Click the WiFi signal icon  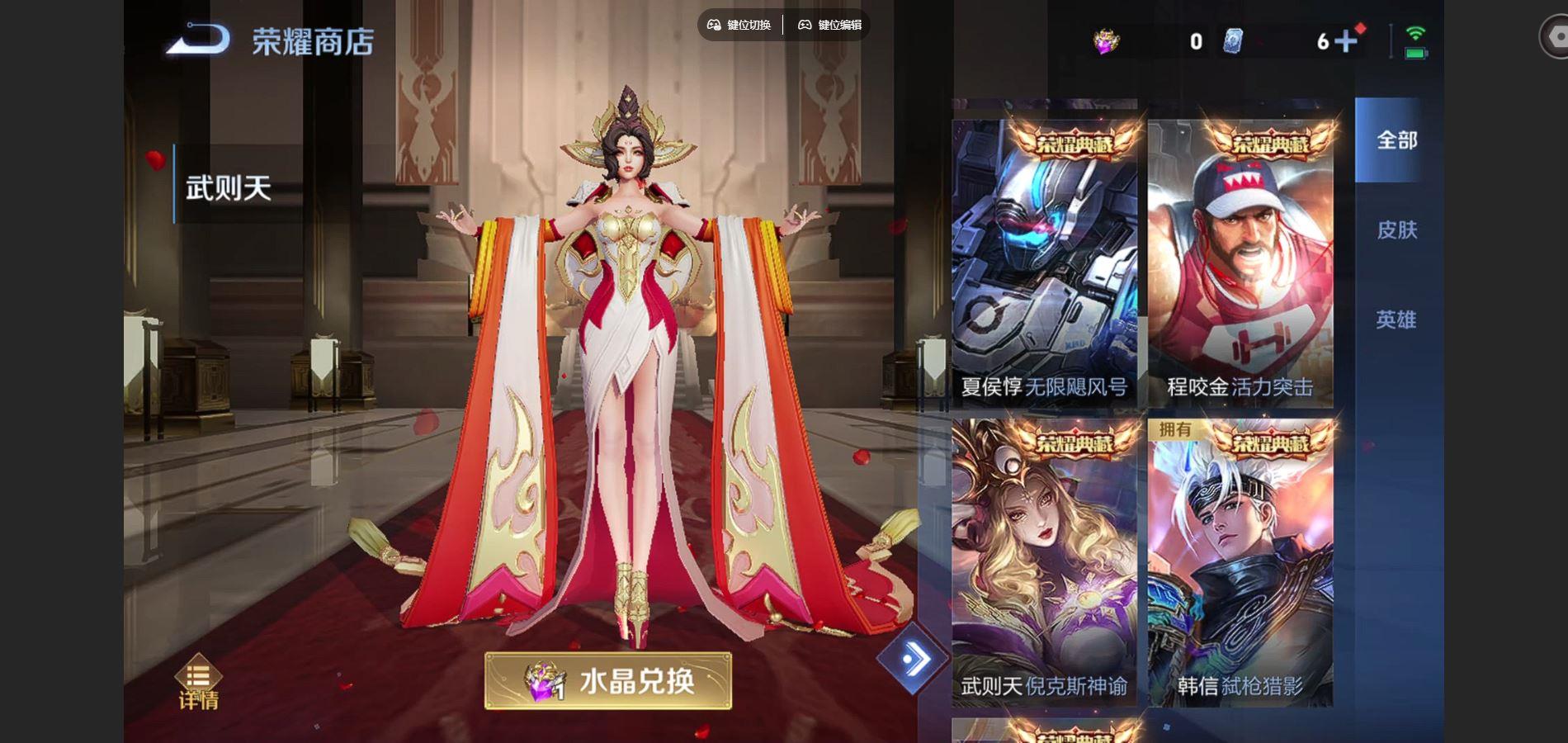(1414, 35)
